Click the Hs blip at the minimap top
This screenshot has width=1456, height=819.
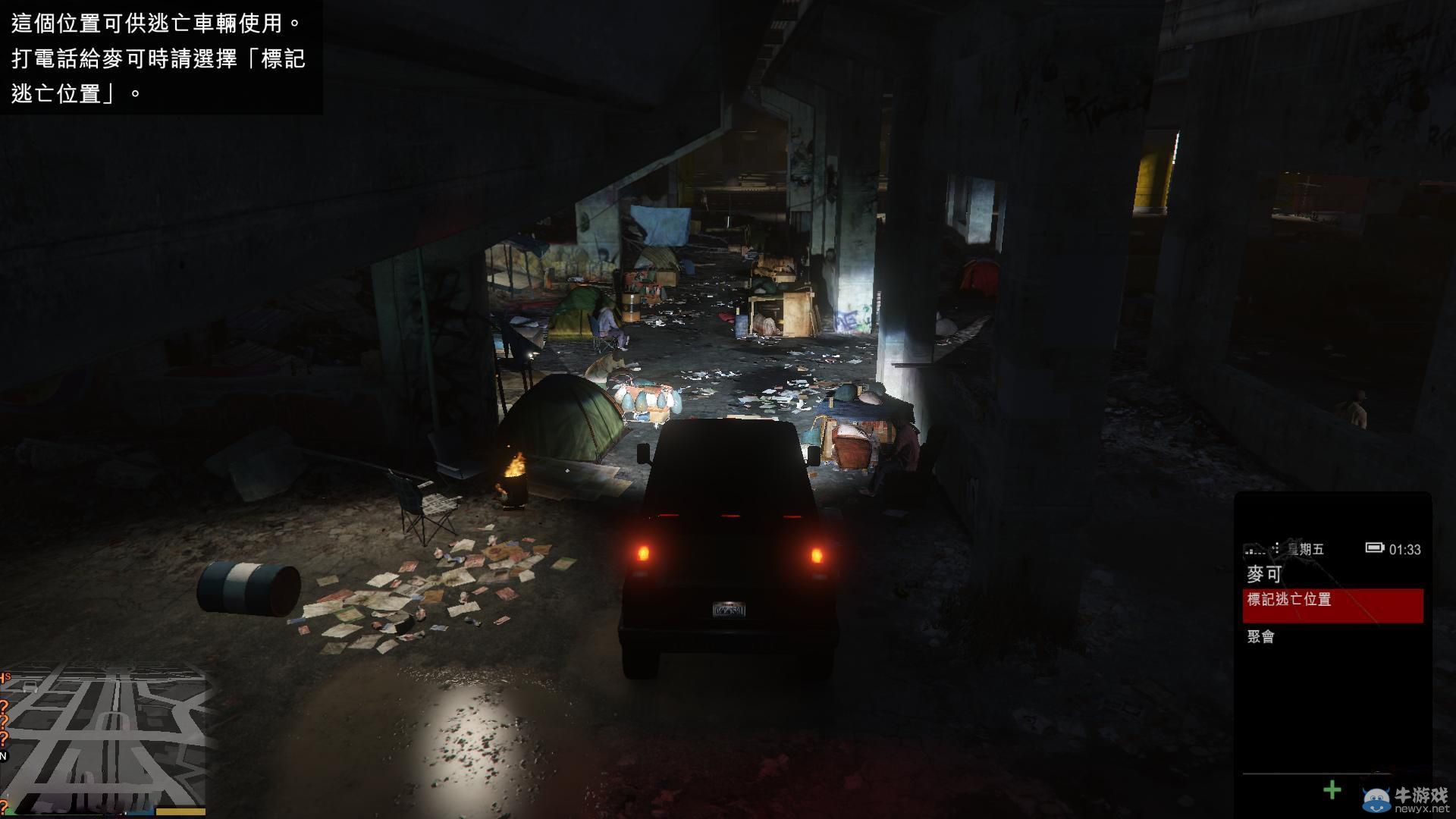[x=6, y=675]
